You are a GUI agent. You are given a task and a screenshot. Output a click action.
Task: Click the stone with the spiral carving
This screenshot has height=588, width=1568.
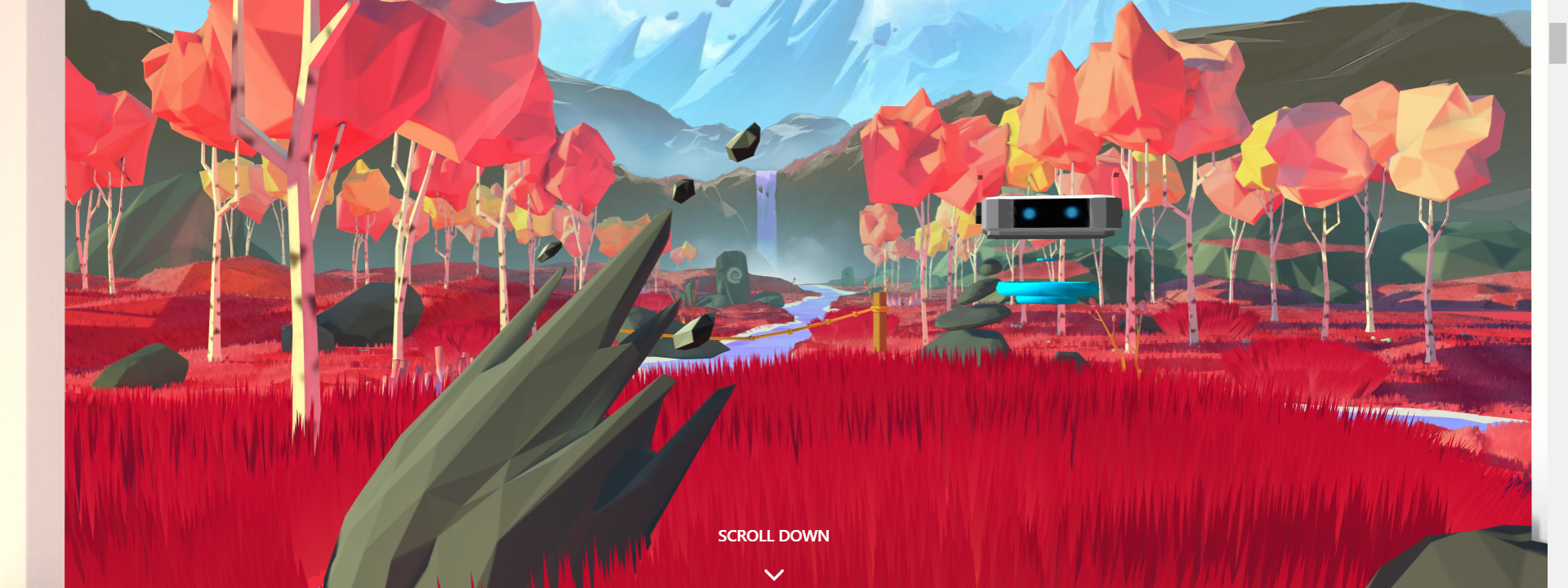pos(733,274)
